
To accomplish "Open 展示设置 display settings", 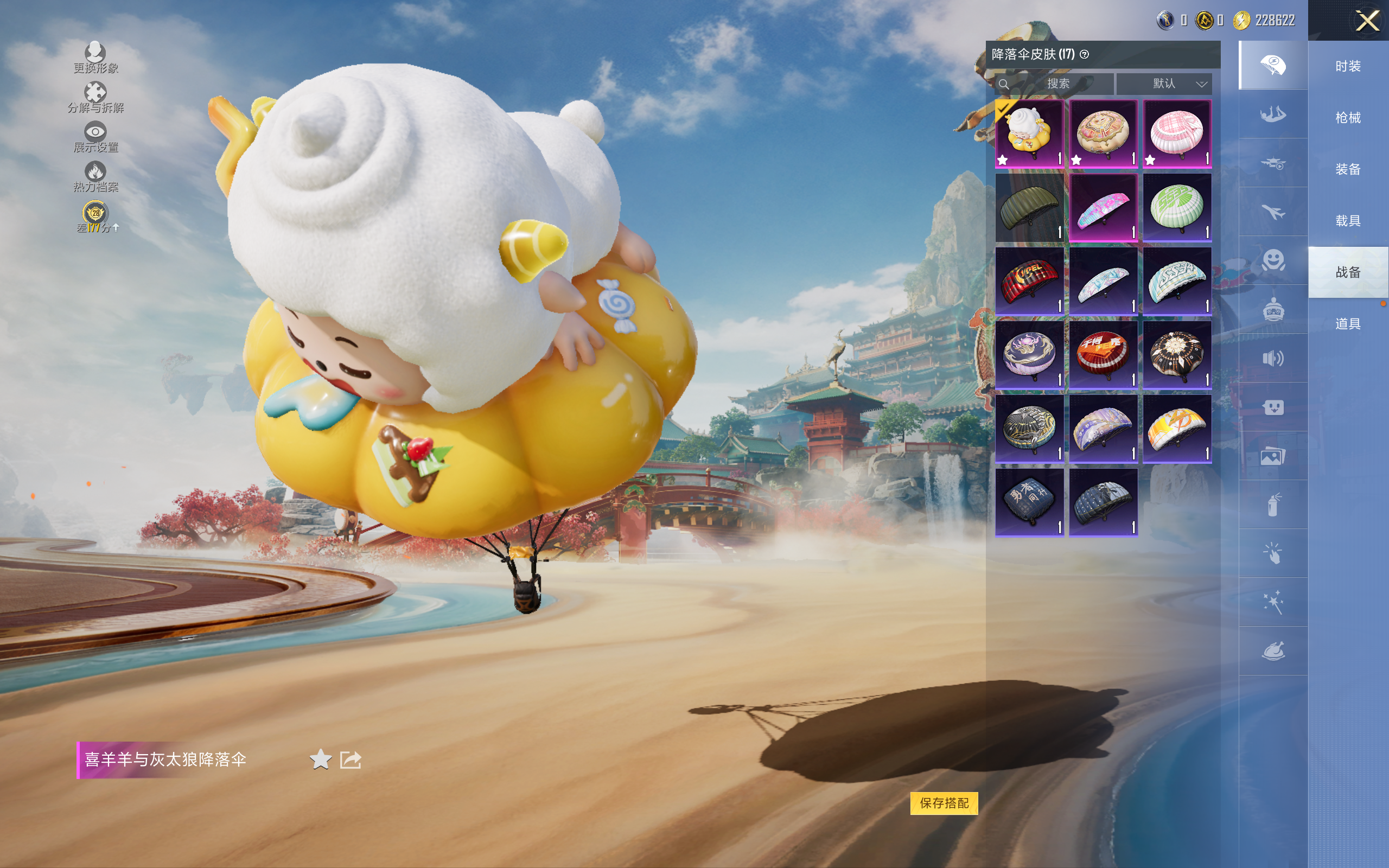I will pos(95,137).
